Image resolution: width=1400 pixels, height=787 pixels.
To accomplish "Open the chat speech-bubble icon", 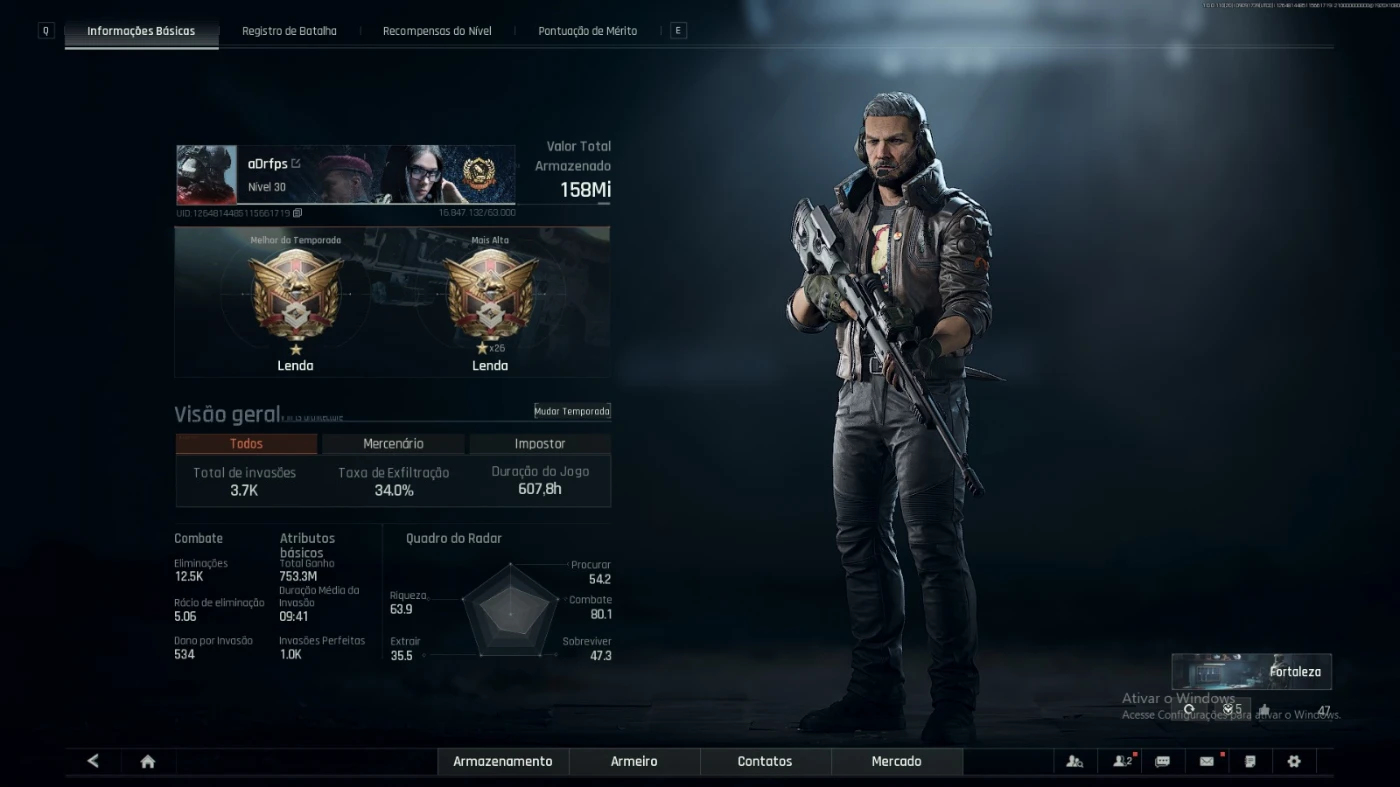I will tap(1162, 761).
